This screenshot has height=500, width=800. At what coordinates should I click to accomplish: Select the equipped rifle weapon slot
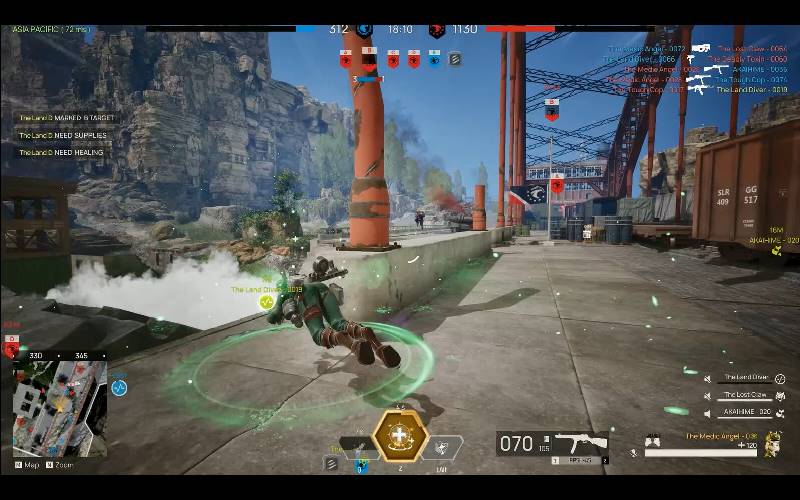(581, 443)
